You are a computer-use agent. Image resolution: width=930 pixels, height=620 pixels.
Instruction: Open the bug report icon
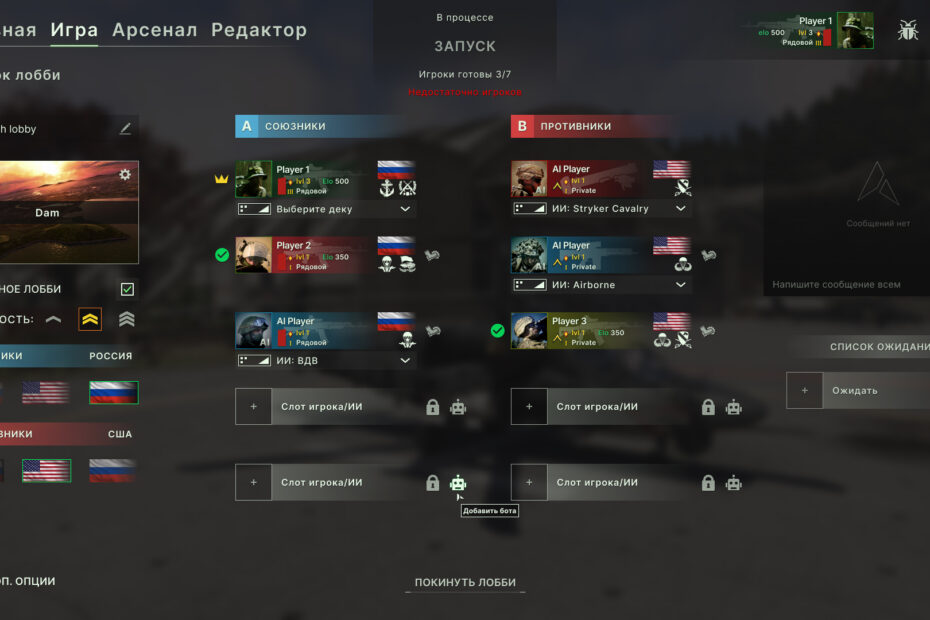pyautogui.click(x=908, y=30)
